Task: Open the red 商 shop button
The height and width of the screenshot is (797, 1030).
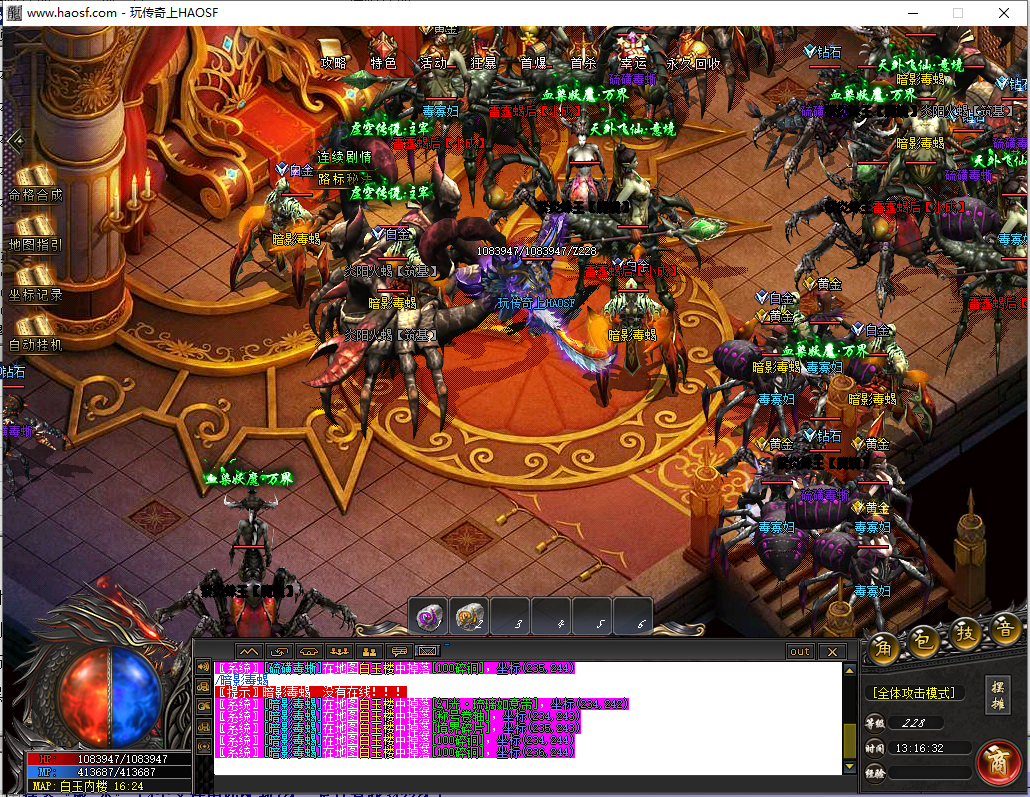Action: [997, 761]
